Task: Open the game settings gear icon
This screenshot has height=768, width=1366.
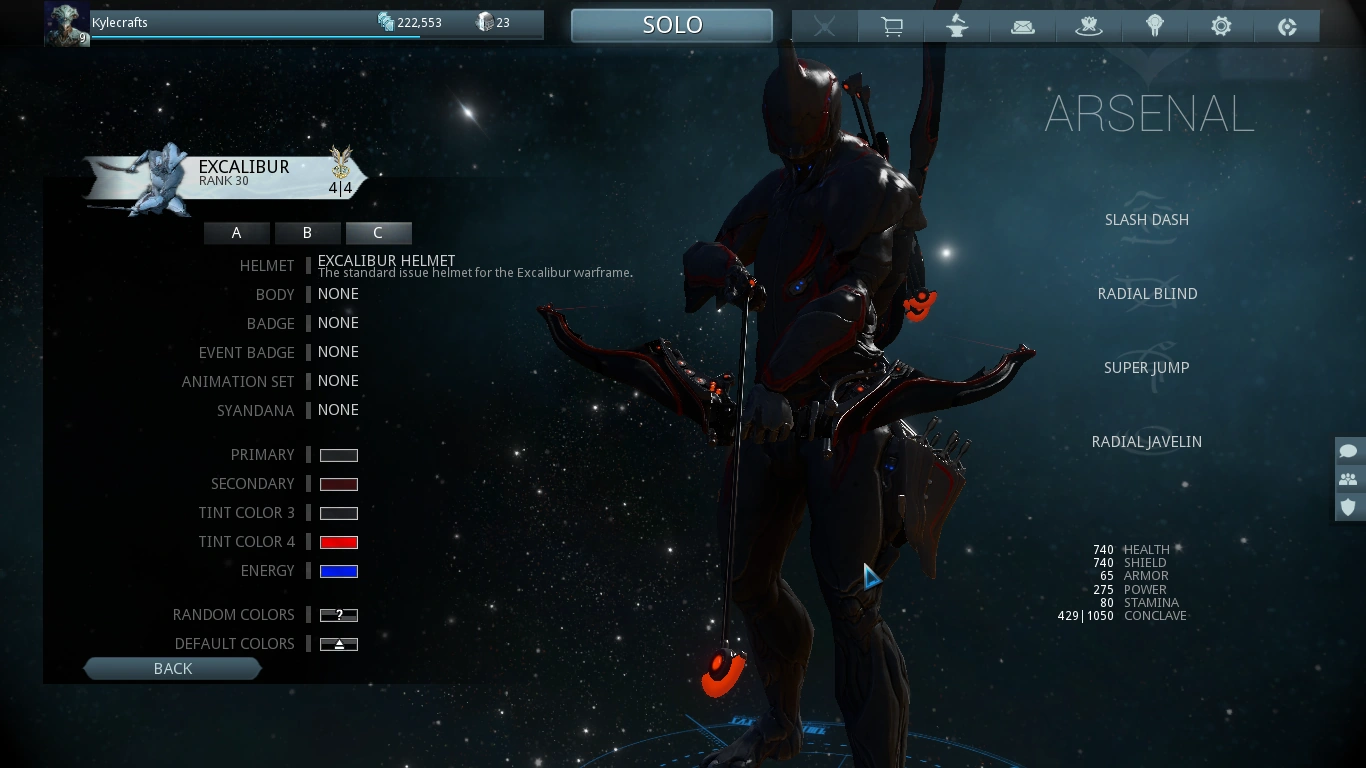Action: tap(1221, 26)
